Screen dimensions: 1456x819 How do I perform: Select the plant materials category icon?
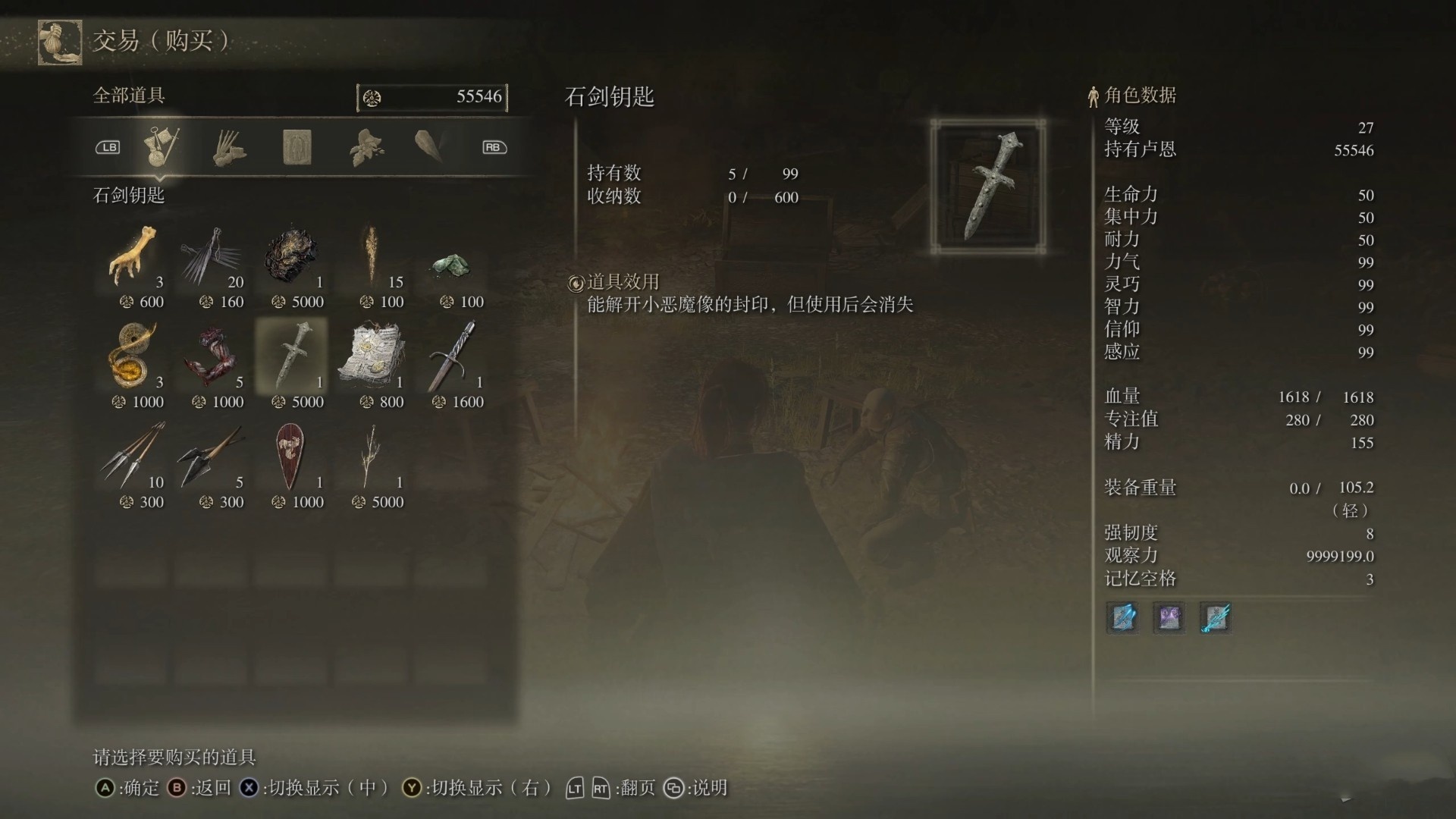click(x=364, y=148)
